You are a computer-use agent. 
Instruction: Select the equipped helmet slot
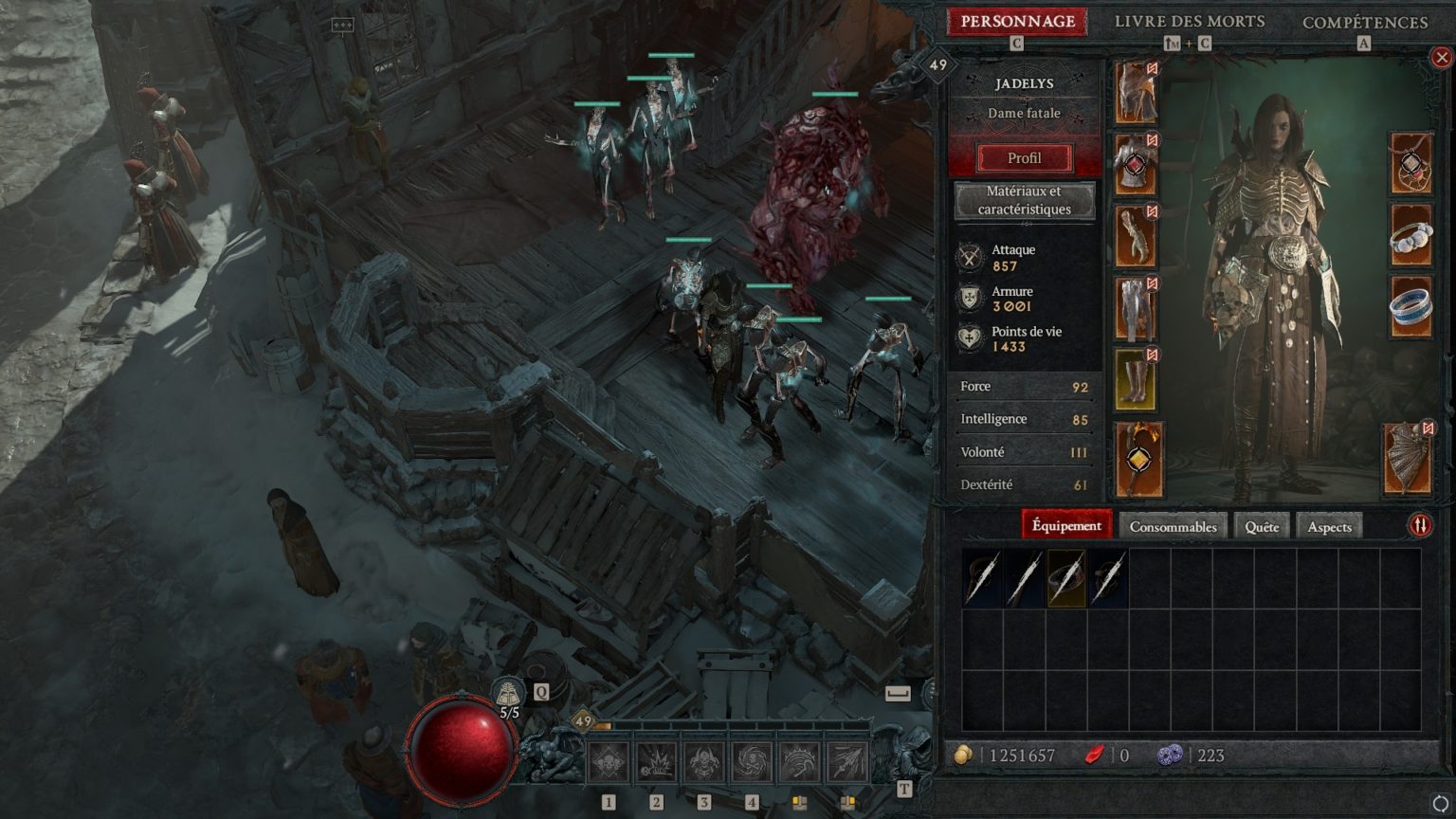1136,93
